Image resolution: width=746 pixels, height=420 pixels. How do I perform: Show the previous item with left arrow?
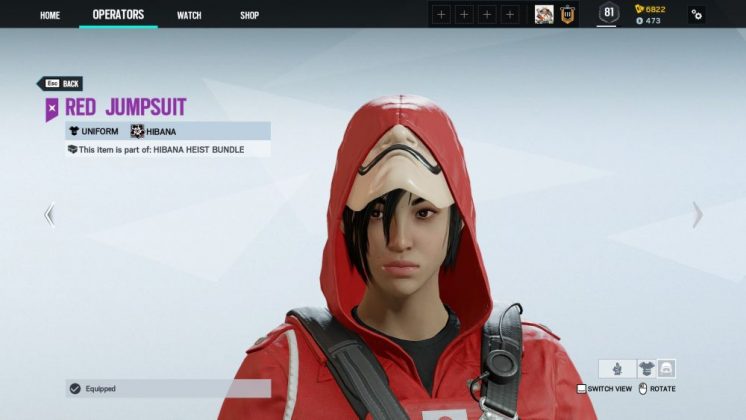[x=49, y=214]
